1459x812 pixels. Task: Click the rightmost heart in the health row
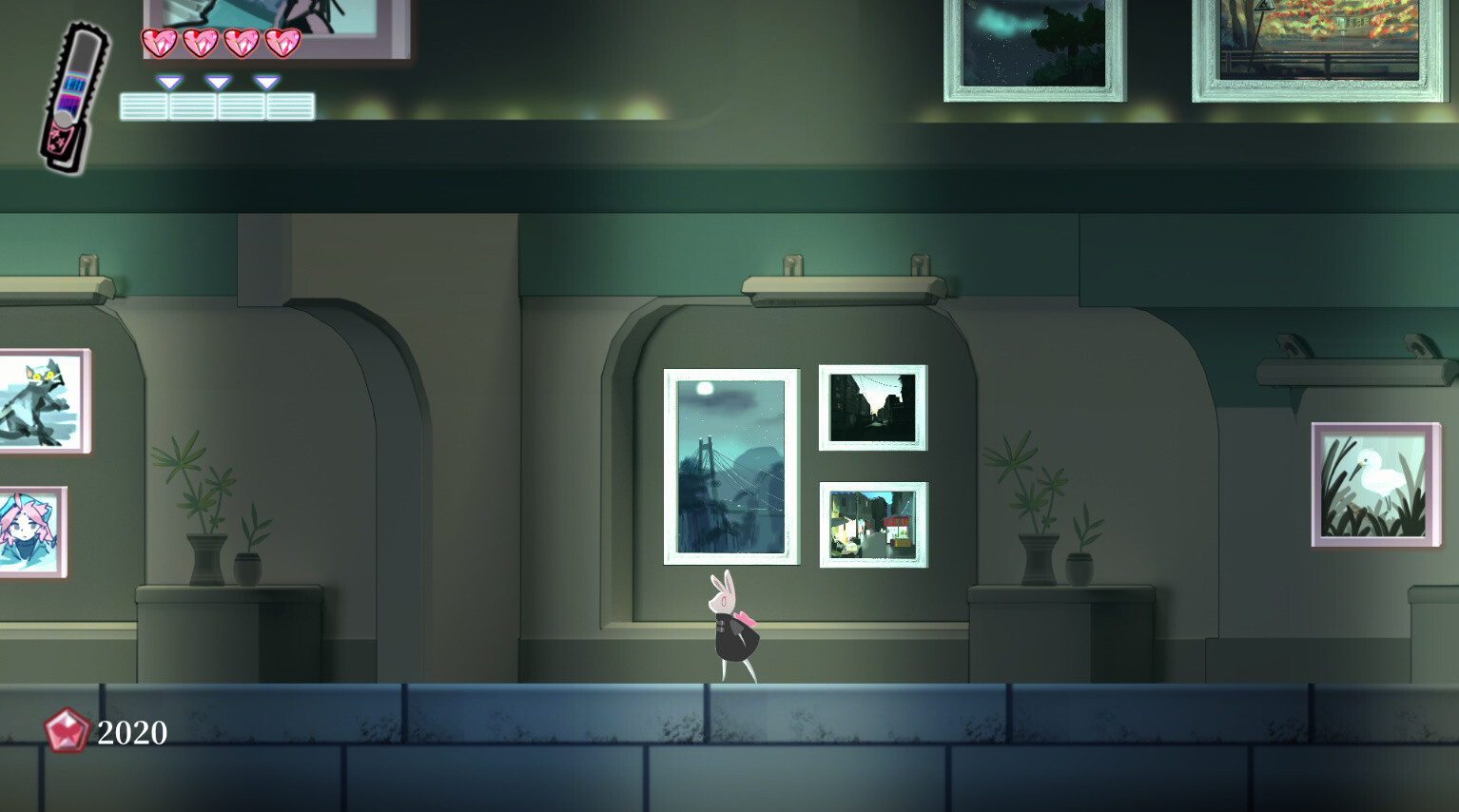click(x=282, y=42)
